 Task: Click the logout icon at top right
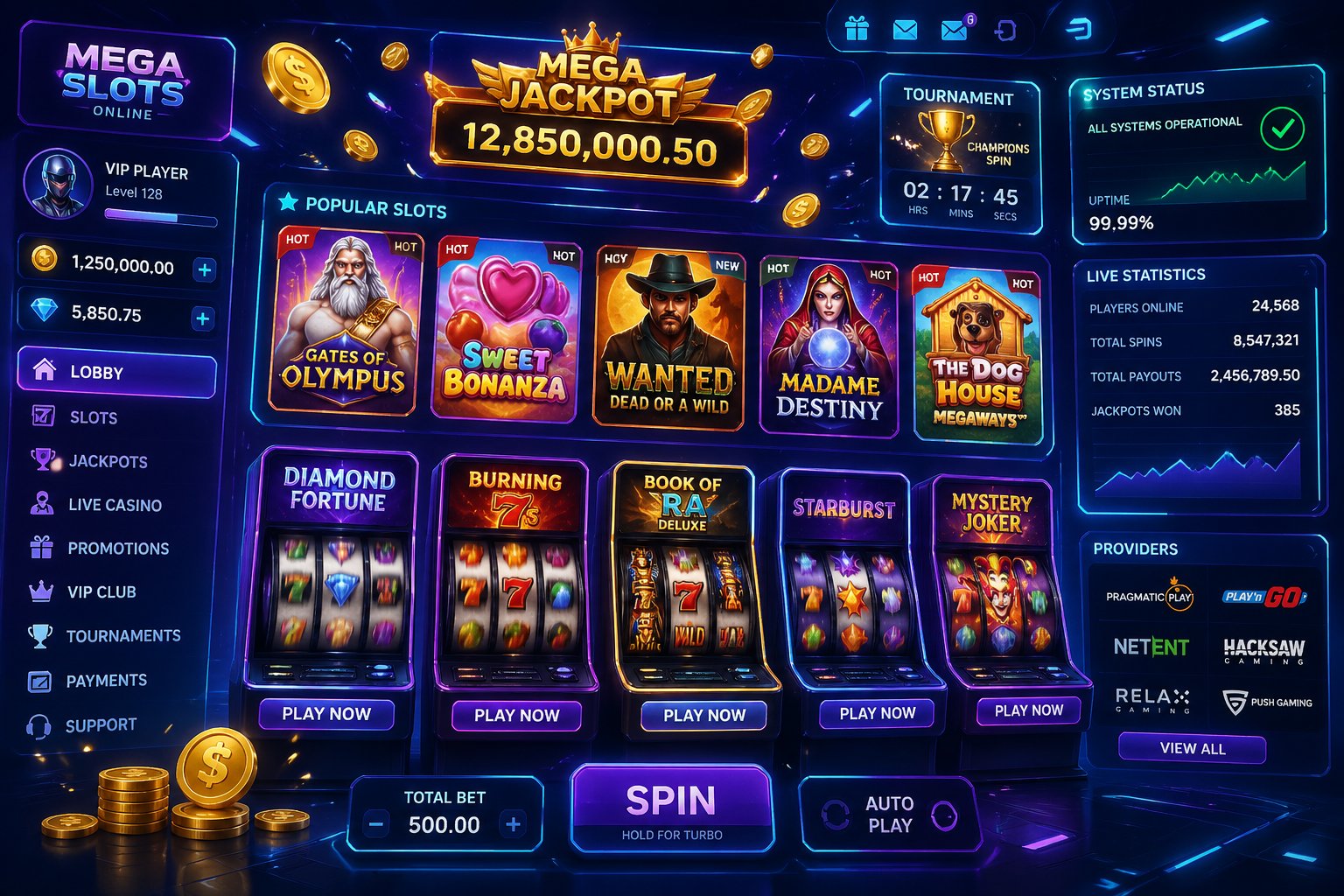click(x=1004, y=29)
